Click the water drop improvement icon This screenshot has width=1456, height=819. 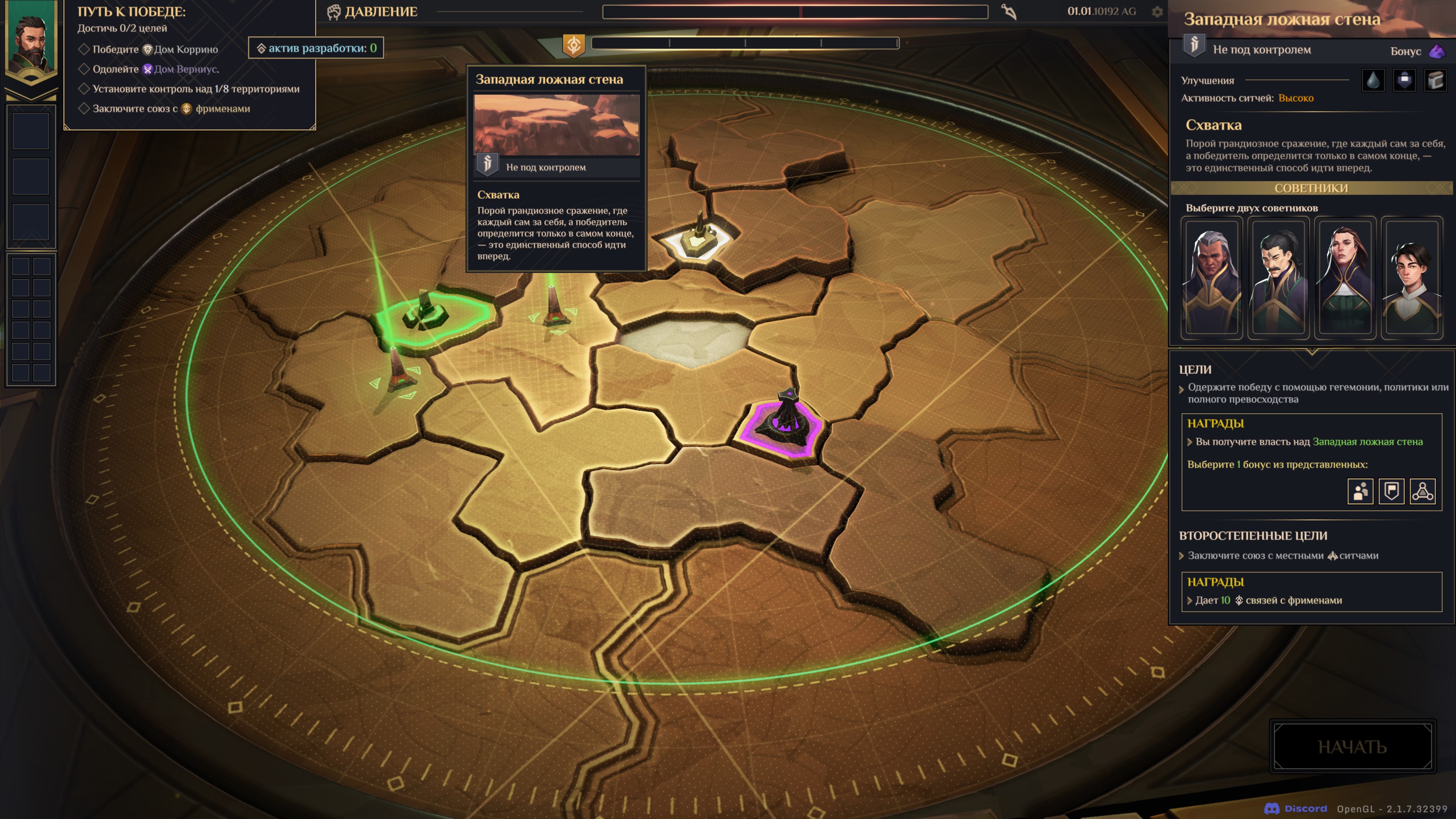1373,80
